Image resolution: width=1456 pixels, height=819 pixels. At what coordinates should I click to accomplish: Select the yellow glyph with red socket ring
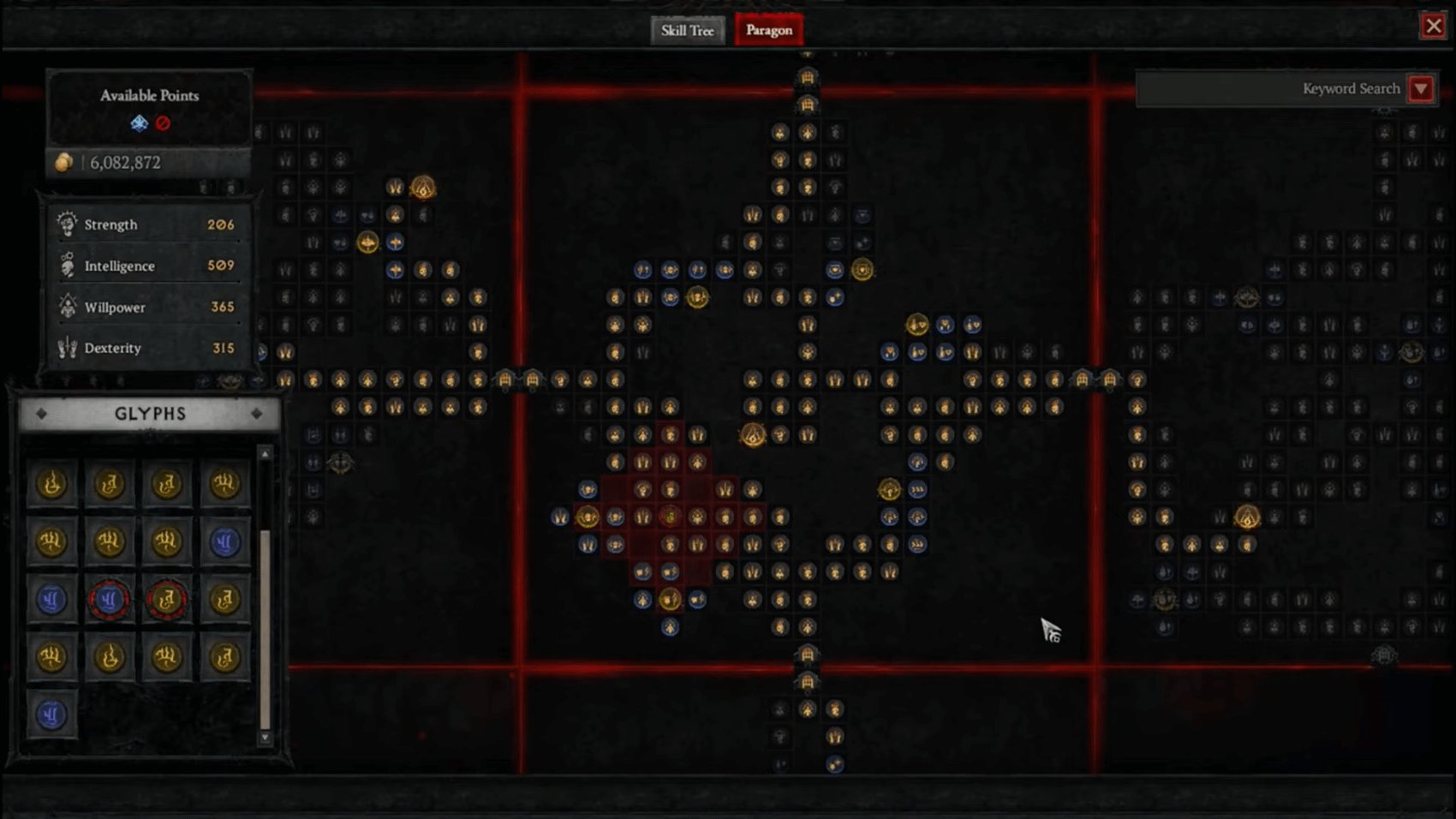coord(167,598)
